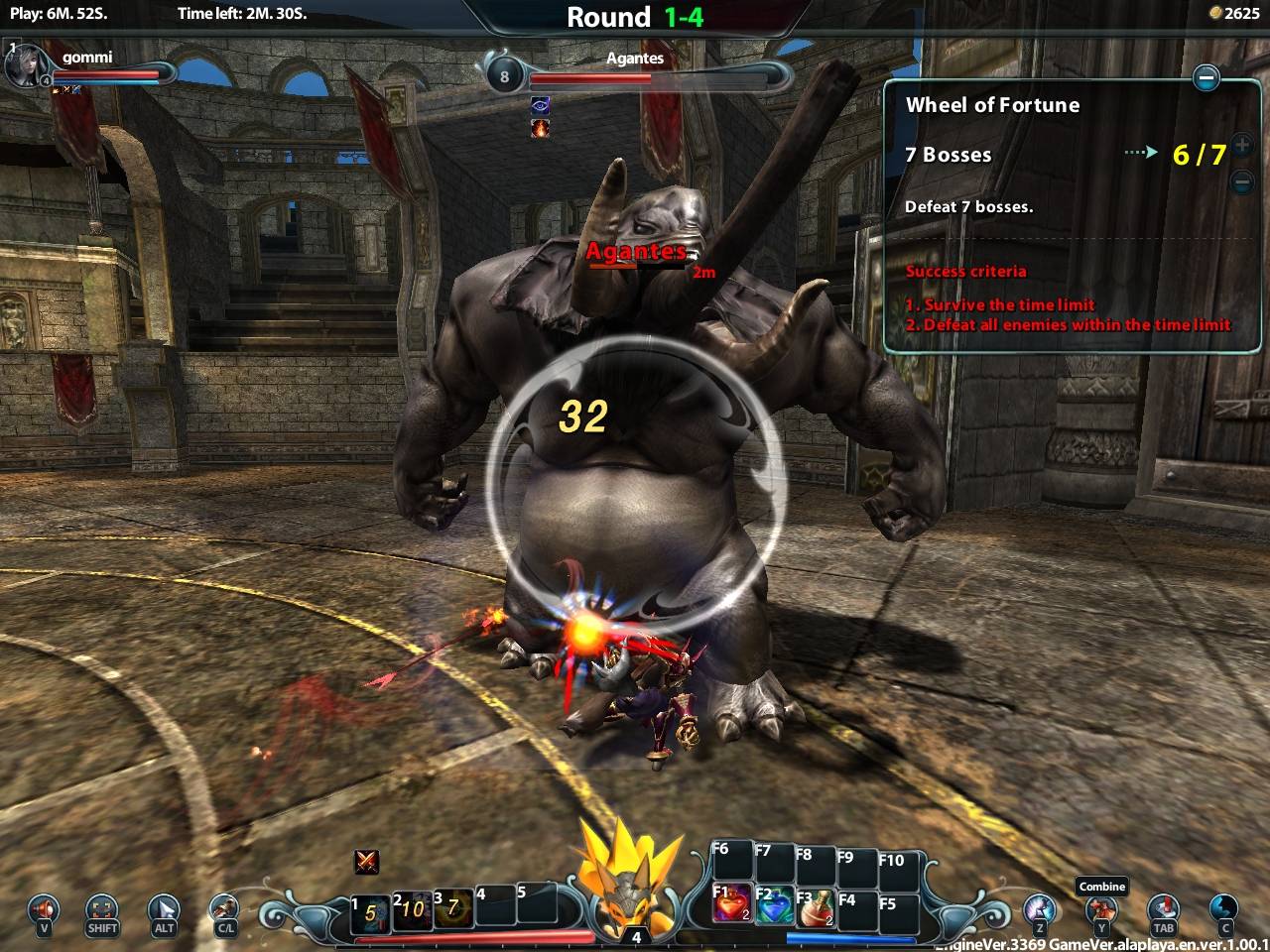
Task: Use the blue heart potion in F2
Action: coord(774,906)
